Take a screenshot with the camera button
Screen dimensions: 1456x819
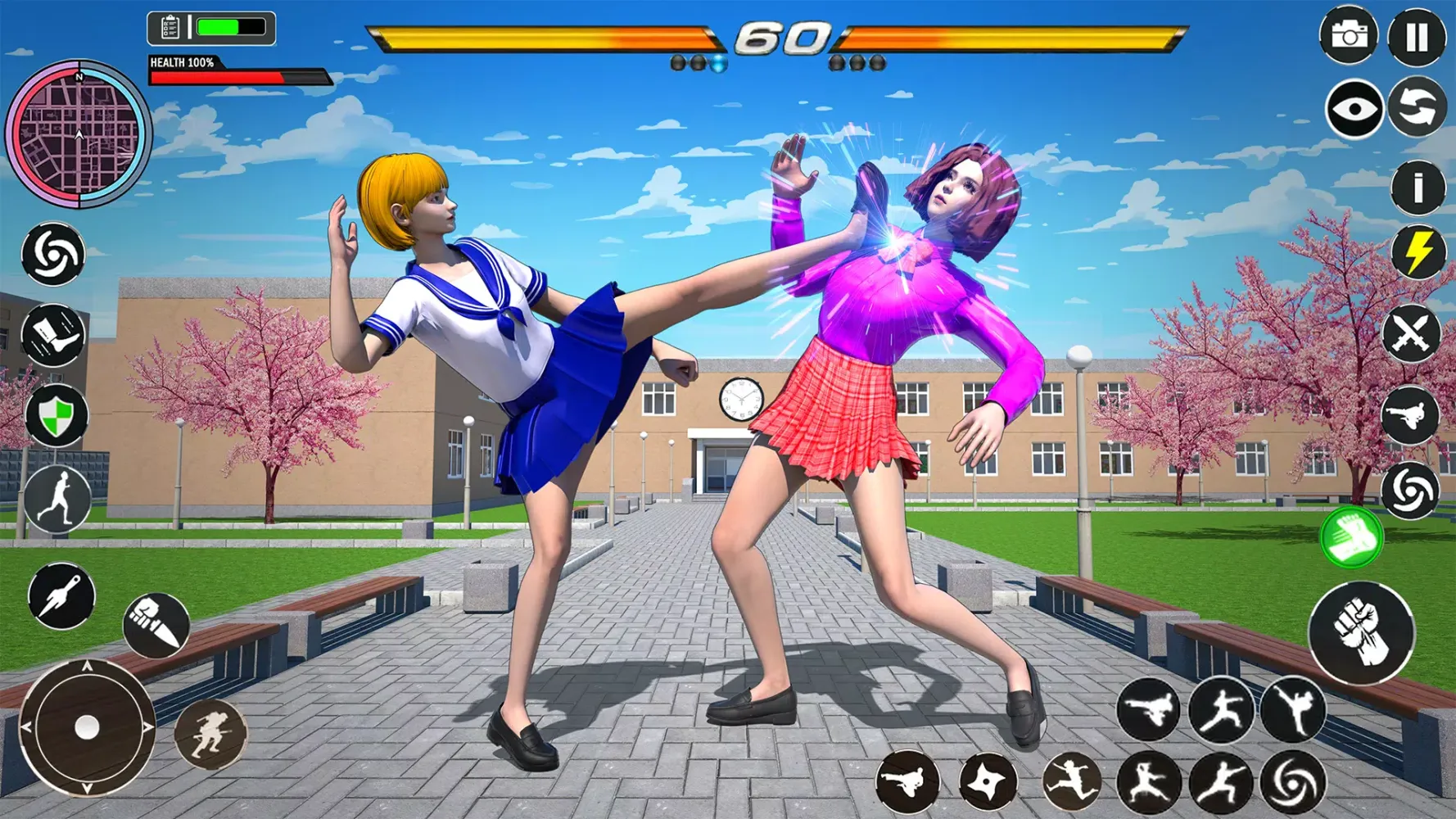point(1348,35)
